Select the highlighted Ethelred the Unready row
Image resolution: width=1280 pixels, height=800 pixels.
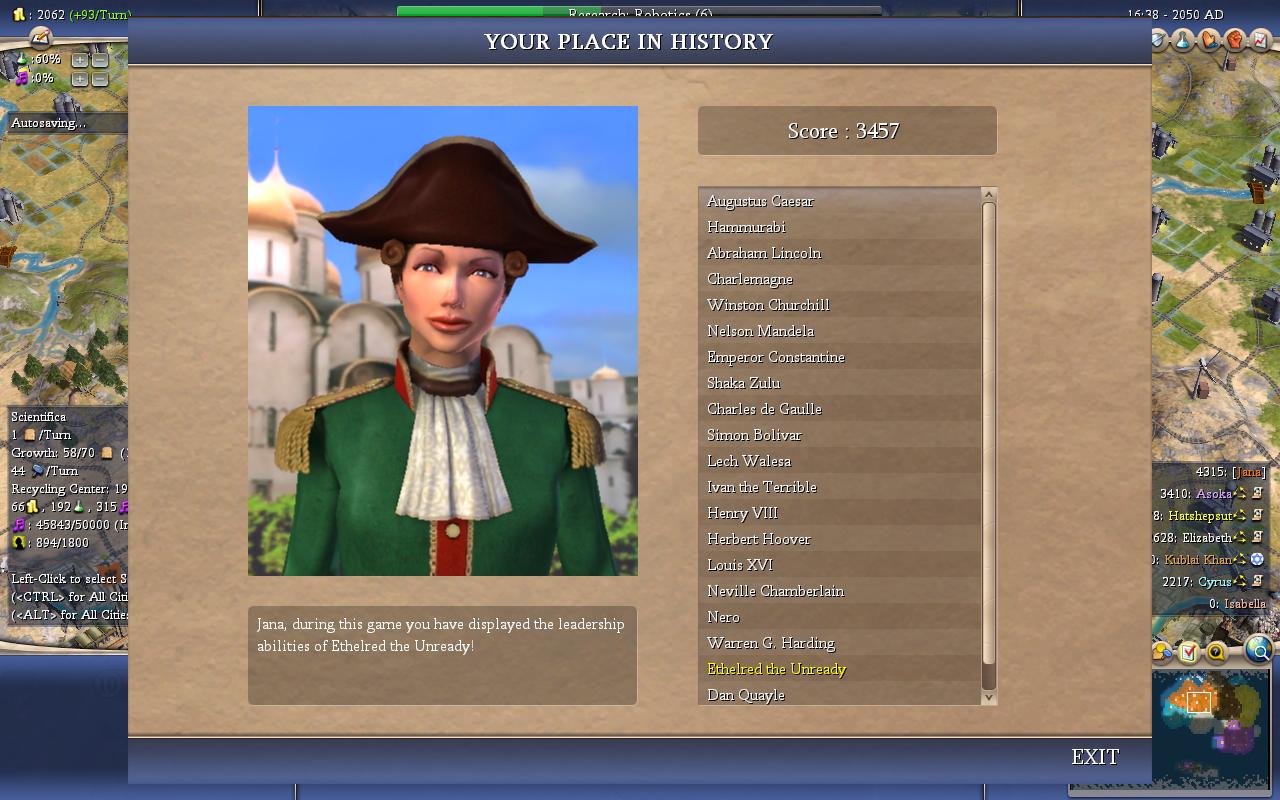(776, 669)
